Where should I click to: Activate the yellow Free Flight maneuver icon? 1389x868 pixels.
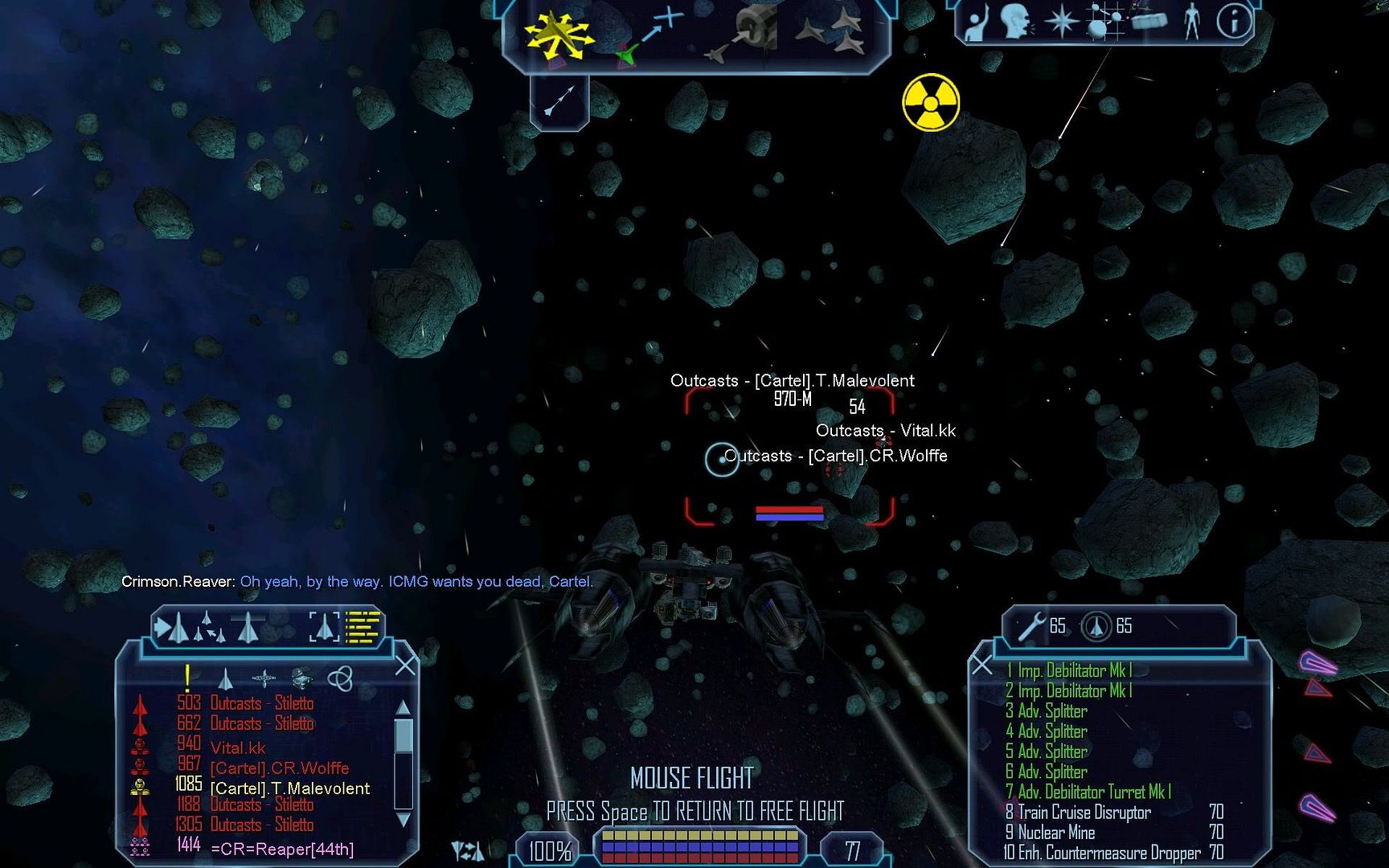pyautogui.click(x=558, y=35)
